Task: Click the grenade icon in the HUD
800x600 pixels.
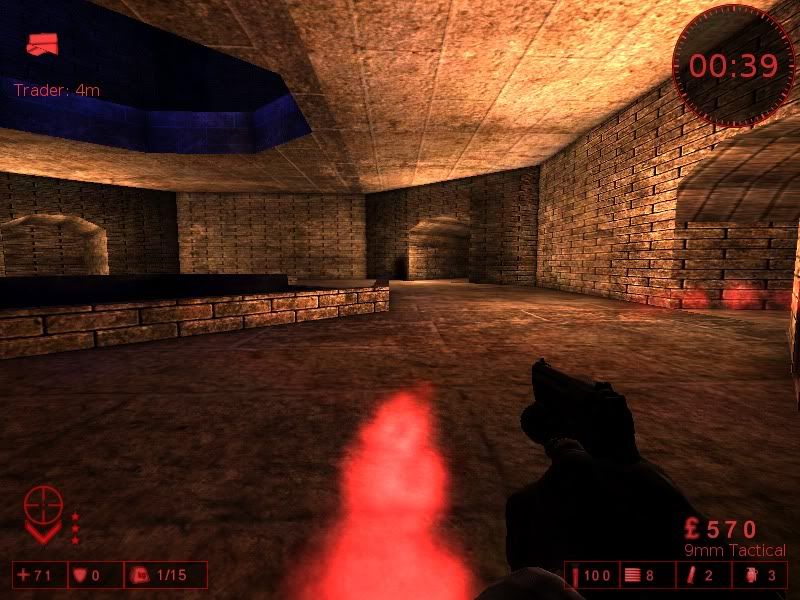Action: (x=749, y=575)
